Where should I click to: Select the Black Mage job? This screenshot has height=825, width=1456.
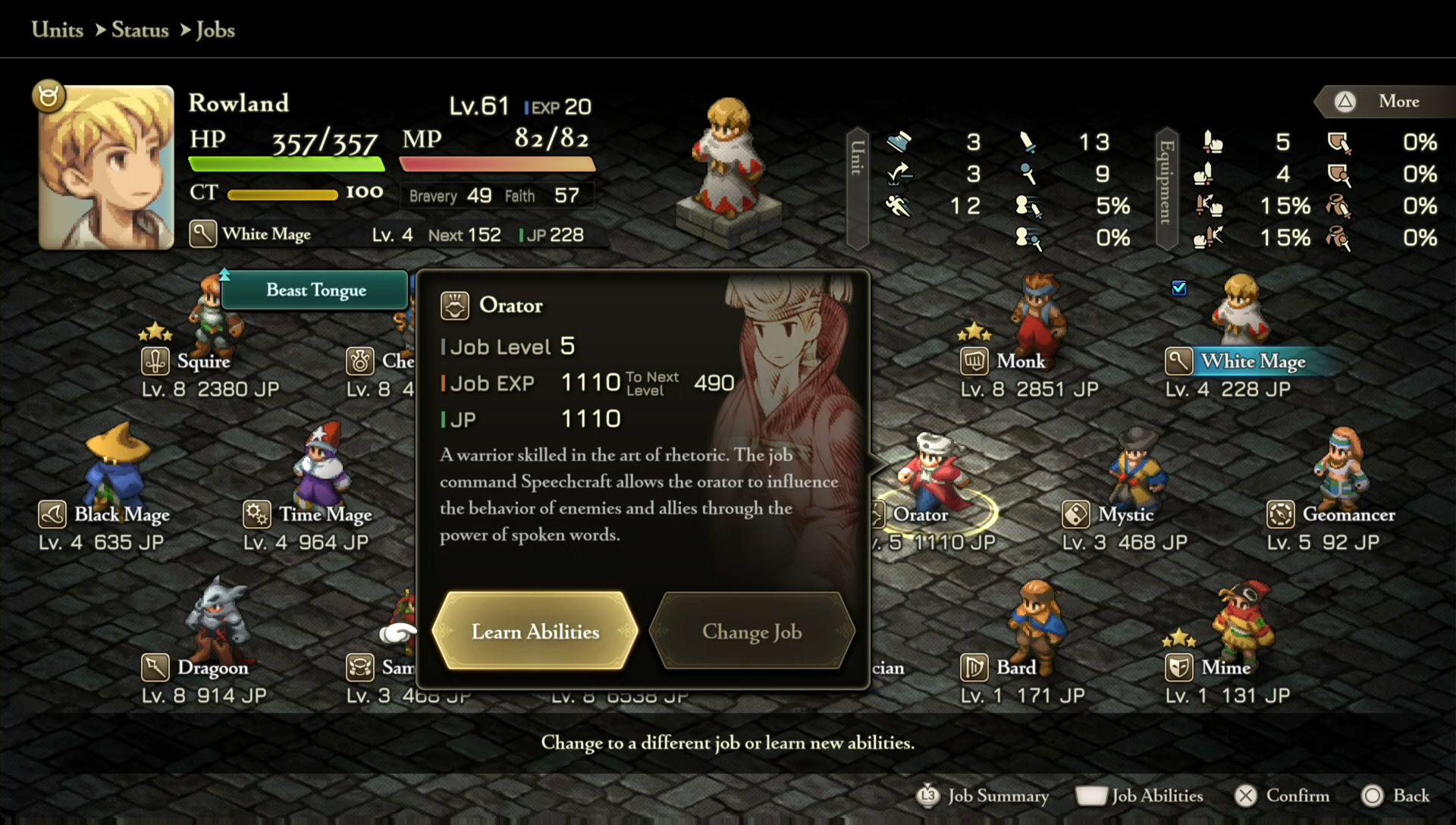click(x=121, y=514)
